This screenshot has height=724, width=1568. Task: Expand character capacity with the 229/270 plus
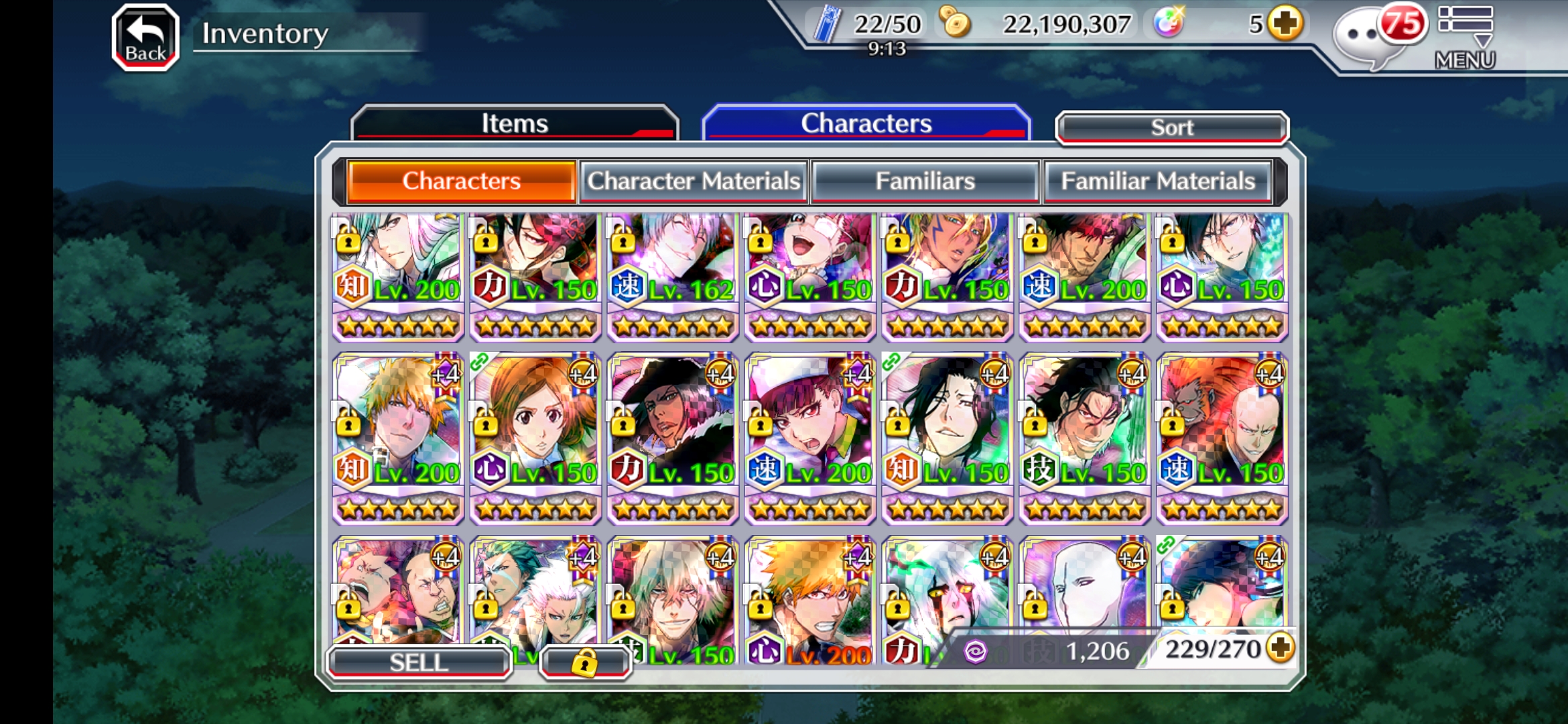point(1281,648)
